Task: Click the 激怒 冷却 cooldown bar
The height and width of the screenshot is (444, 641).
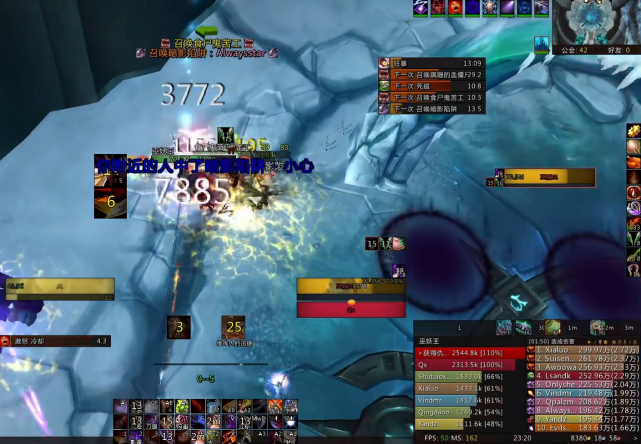Action: pos(60,341)
